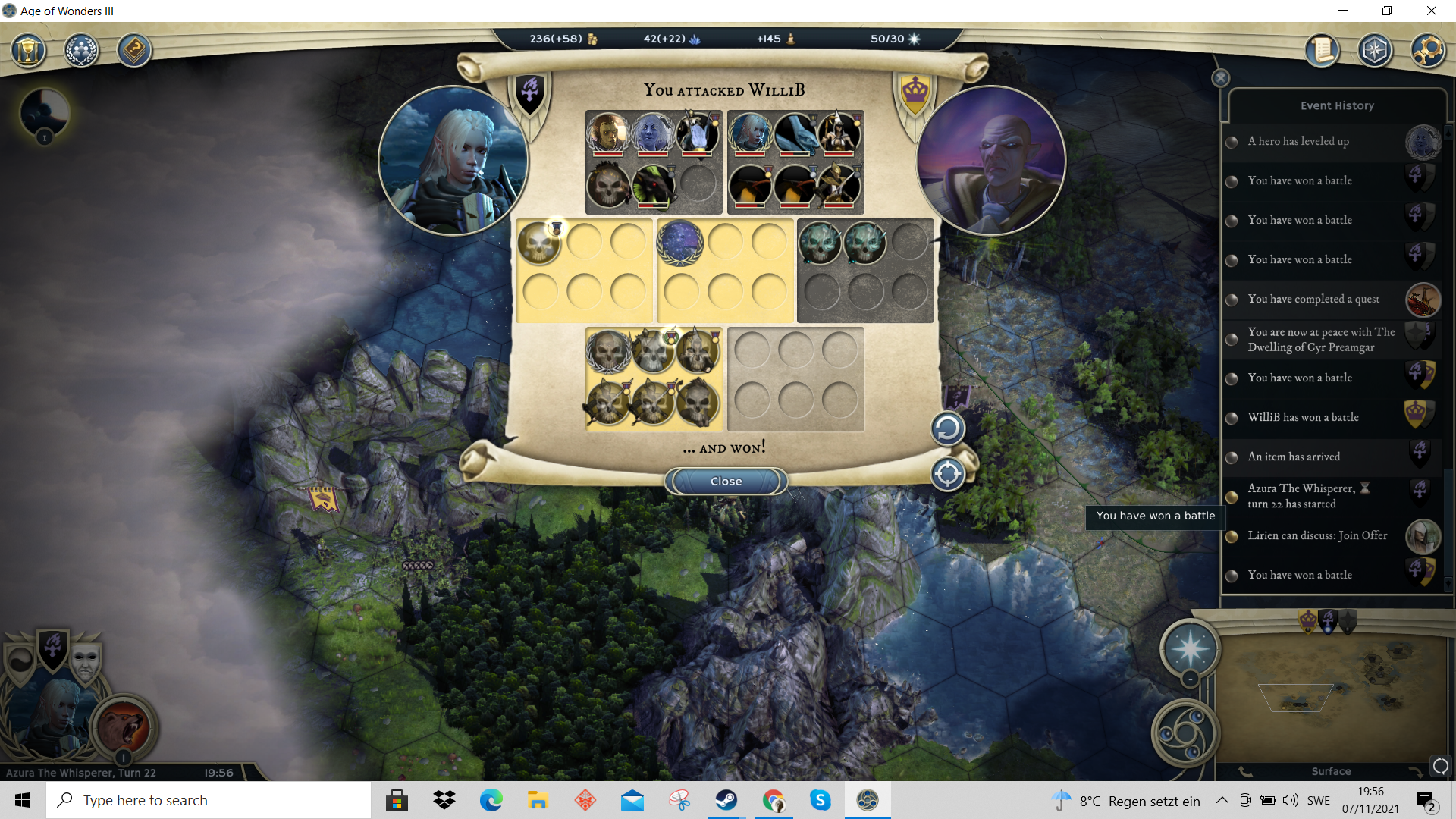Open the scroll tome icon
1456x819 pixels.
point(1322,51)
